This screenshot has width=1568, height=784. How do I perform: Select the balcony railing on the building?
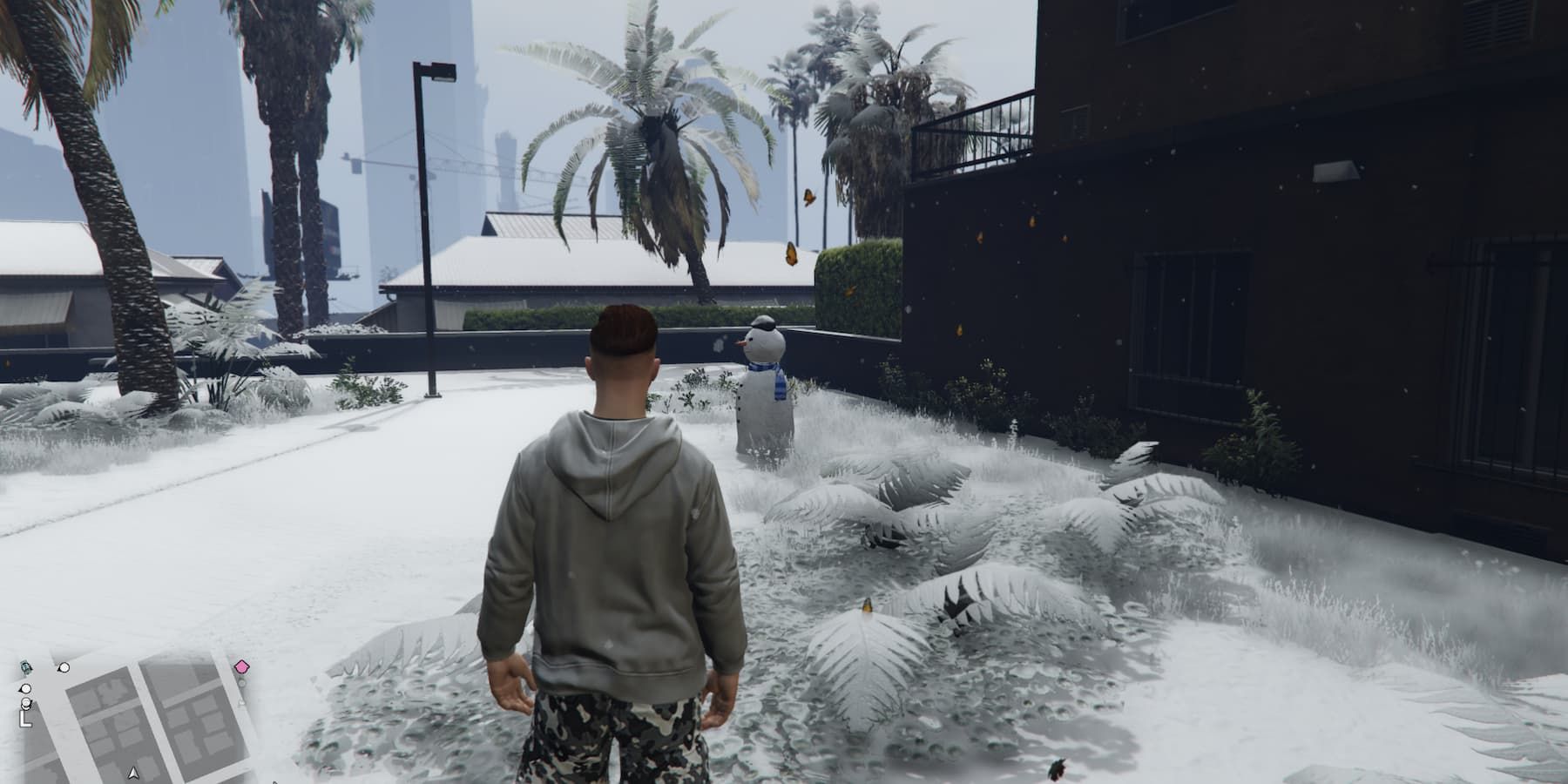tap(984, 131)
